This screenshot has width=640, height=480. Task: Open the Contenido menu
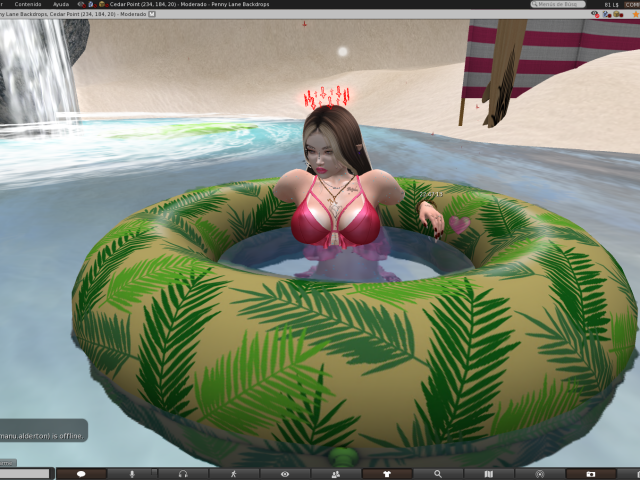point(27,4)
